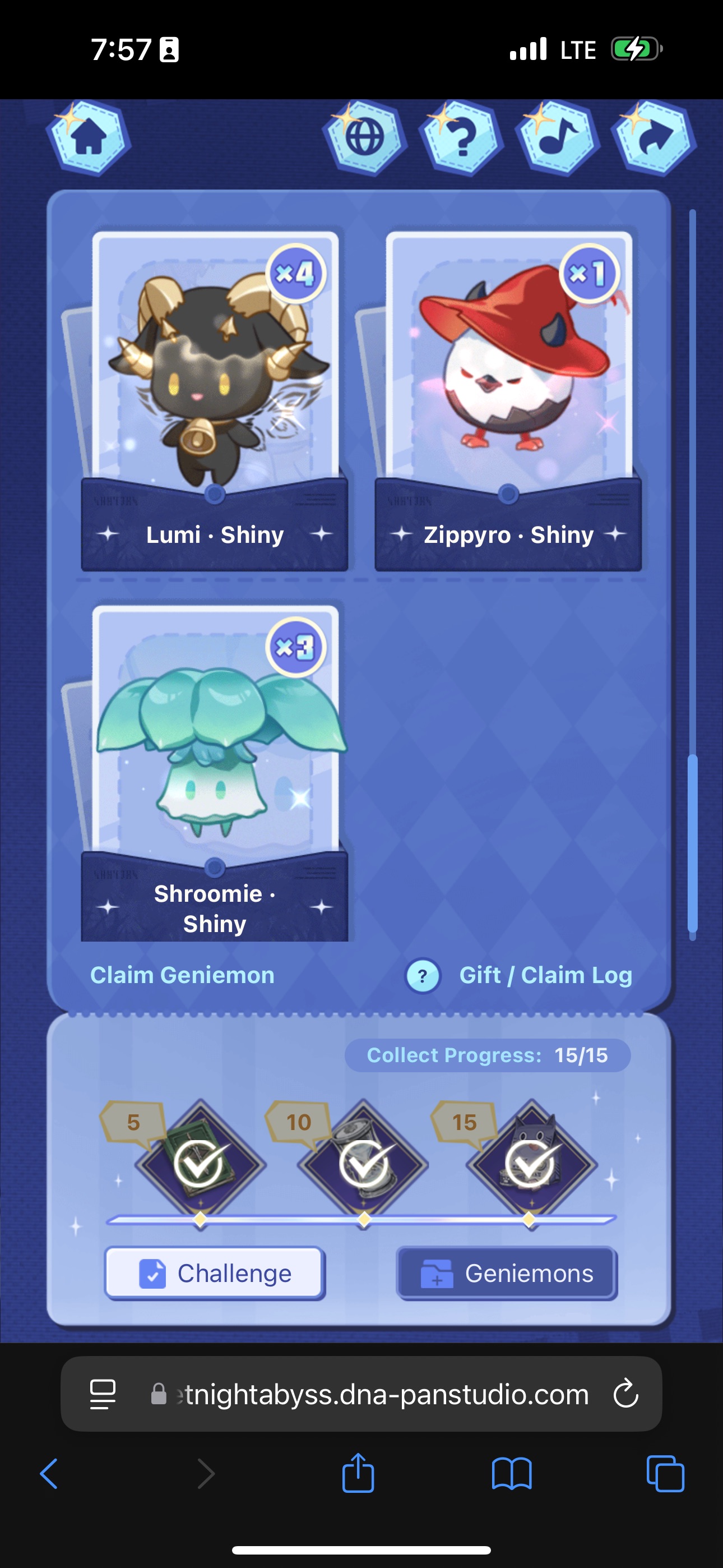Tap the round help icon beside Gift Log
Image resolution: width=723 pixels, height=1568 pixels.
tap(423, 976)
